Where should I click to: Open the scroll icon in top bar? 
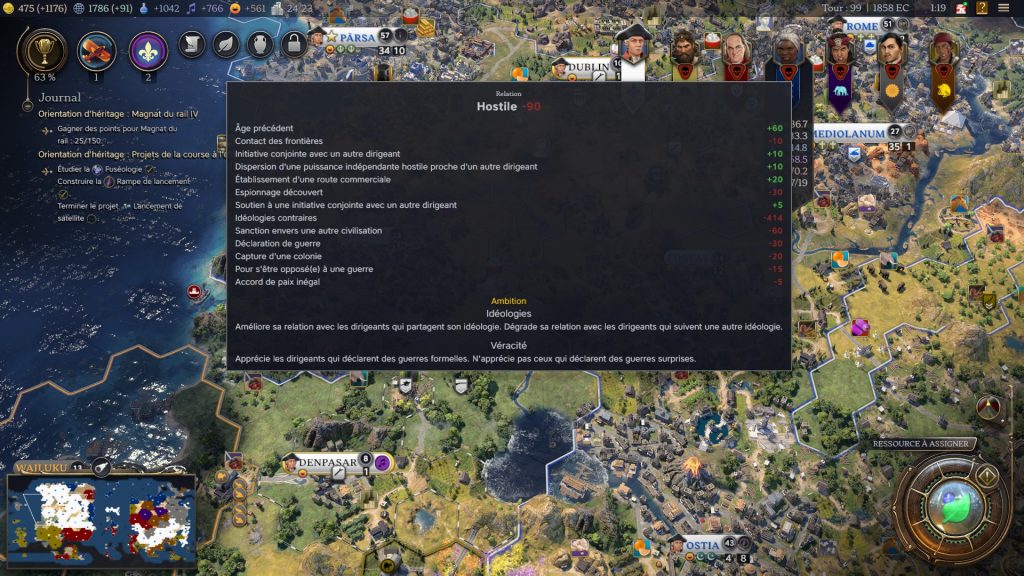click(193, 44)
